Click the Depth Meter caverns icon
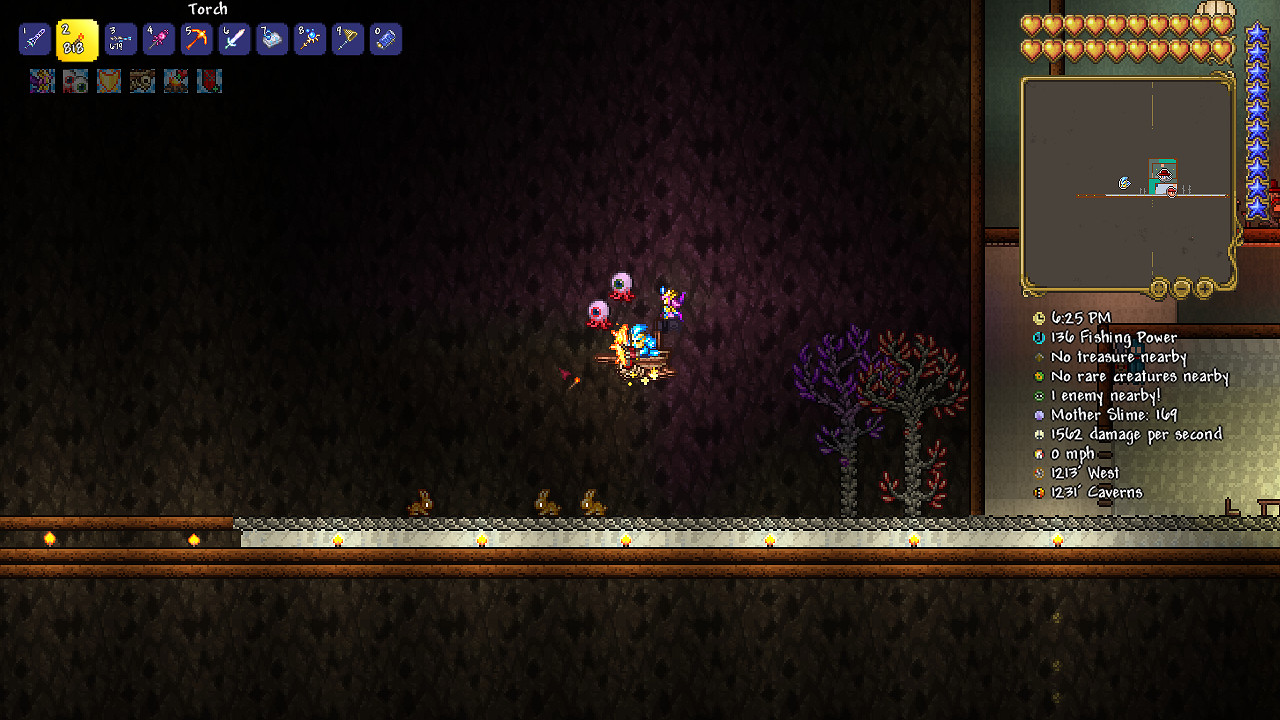 point(1040,492)
